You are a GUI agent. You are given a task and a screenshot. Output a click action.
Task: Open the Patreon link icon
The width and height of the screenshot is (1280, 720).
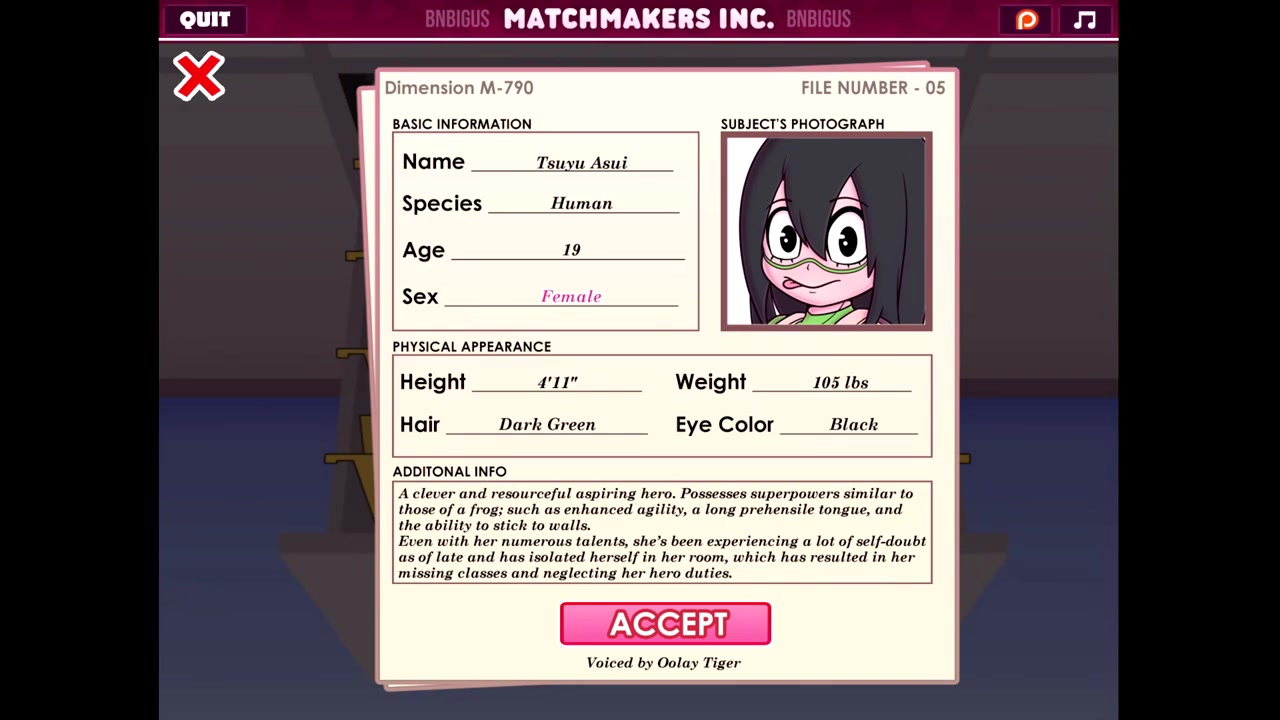click(x=1027, y=20)
